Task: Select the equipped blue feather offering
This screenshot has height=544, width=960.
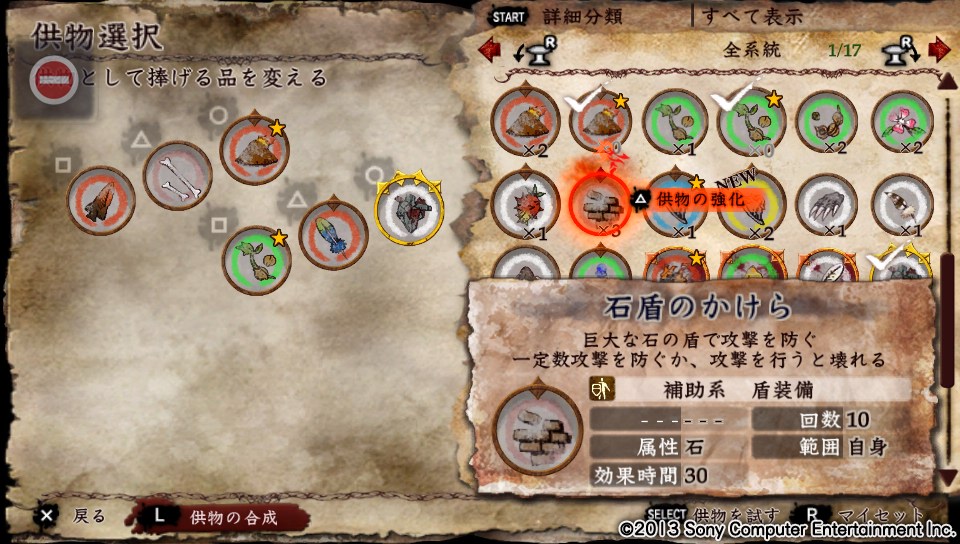Action: [333, 235]
